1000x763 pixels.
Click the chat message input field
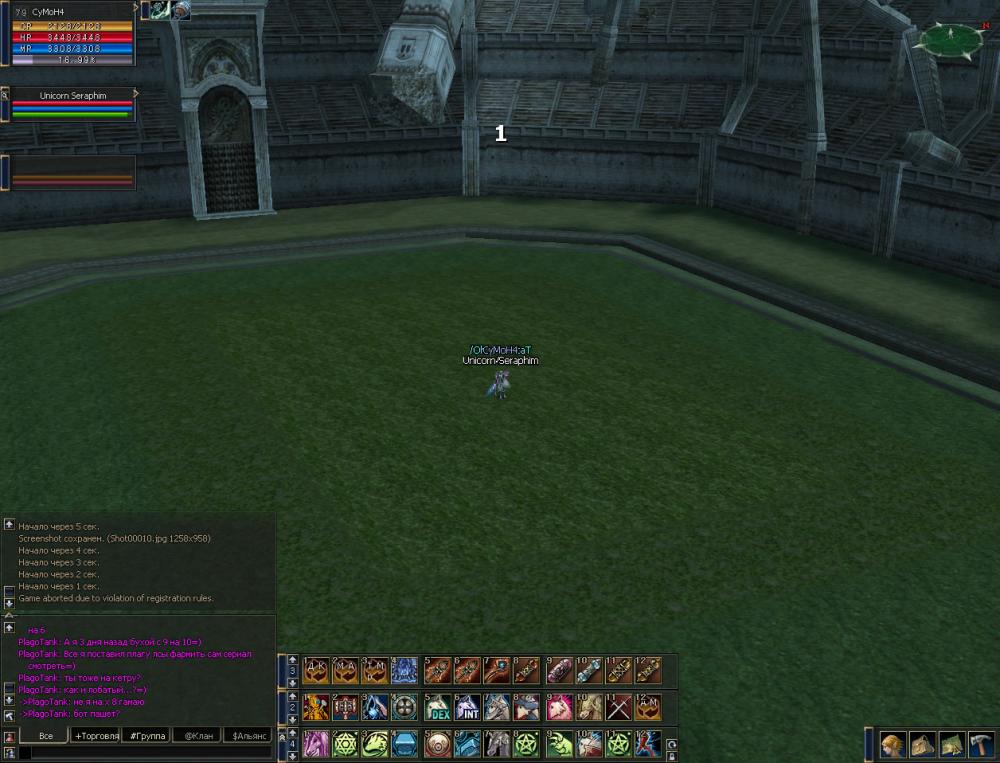(145, 753)
